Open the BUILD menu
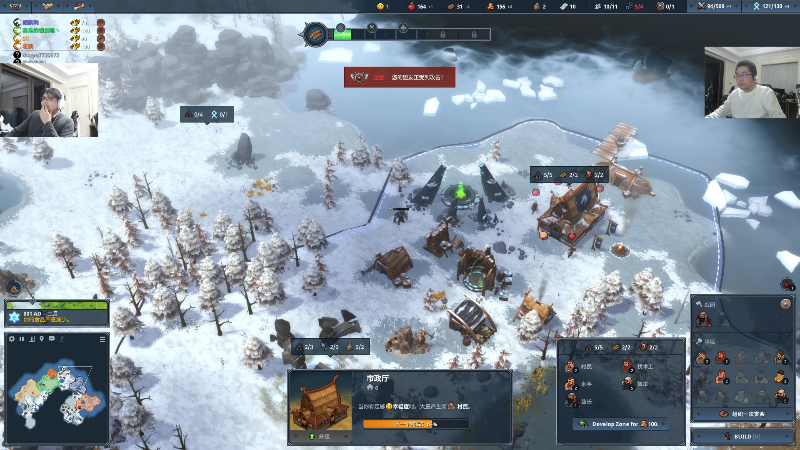 [x=743, y=436]
